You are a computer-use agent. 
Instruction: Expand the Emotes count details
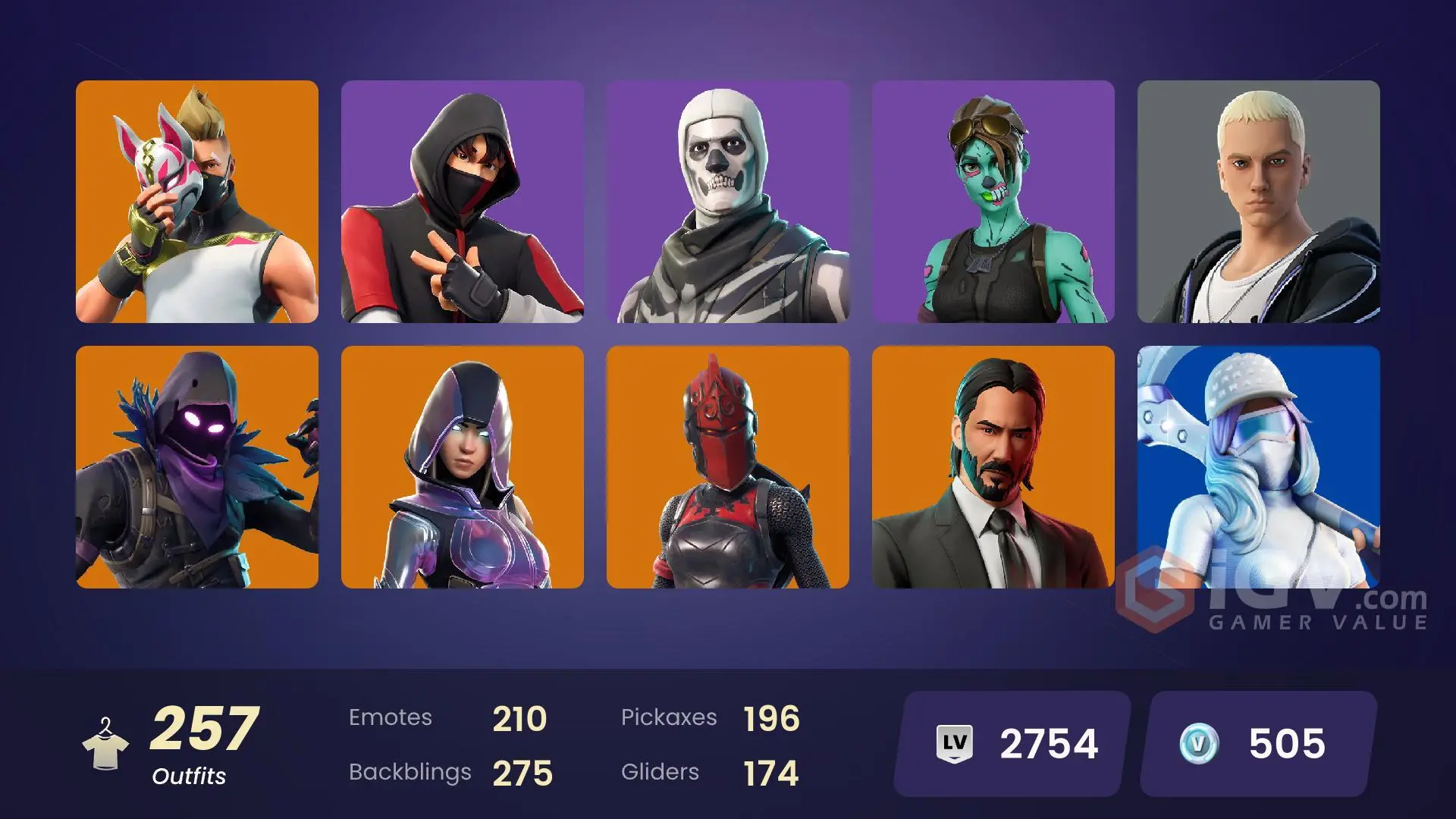point(391,717)
